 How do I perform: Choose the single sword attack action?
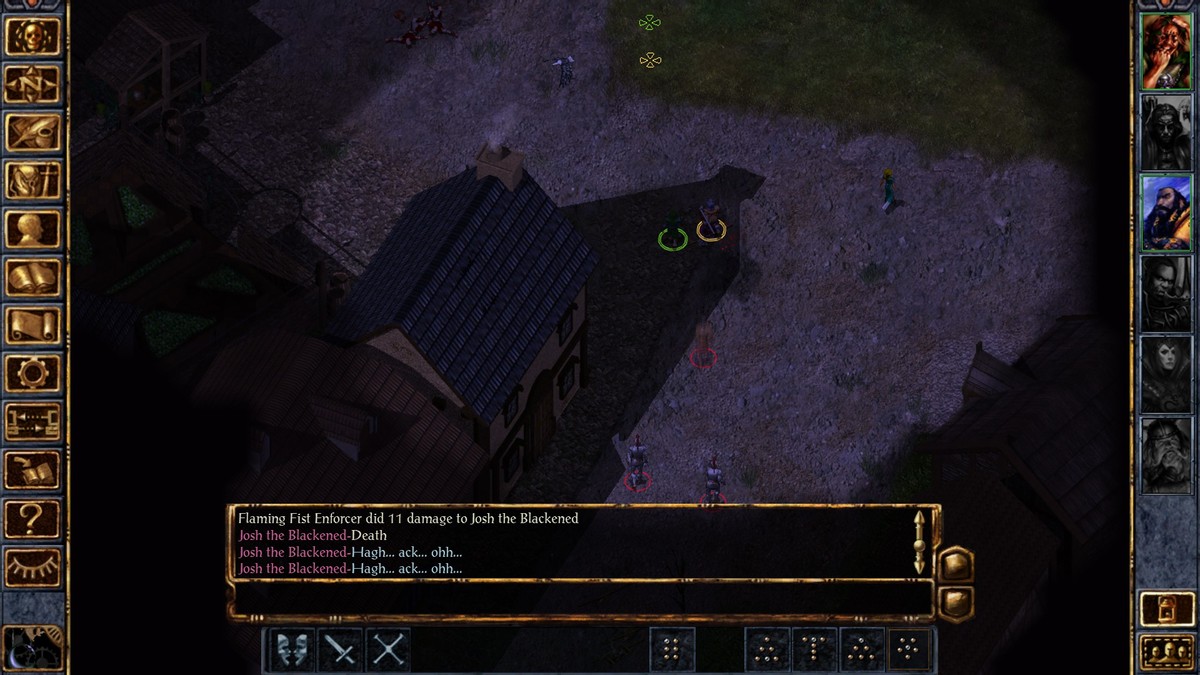(340, 650)
